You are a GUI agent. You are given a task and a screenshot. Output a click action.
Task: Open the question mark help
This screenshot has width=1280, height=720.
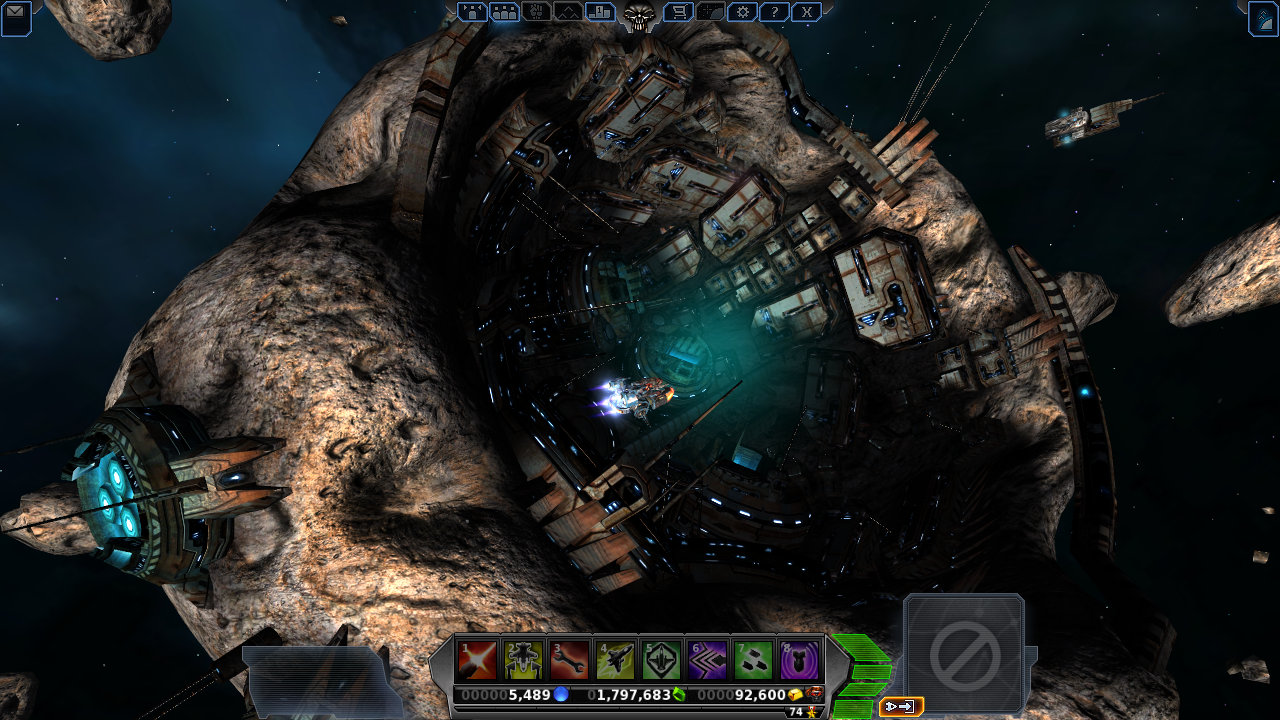pyautogui.click(x=774, y=12)
